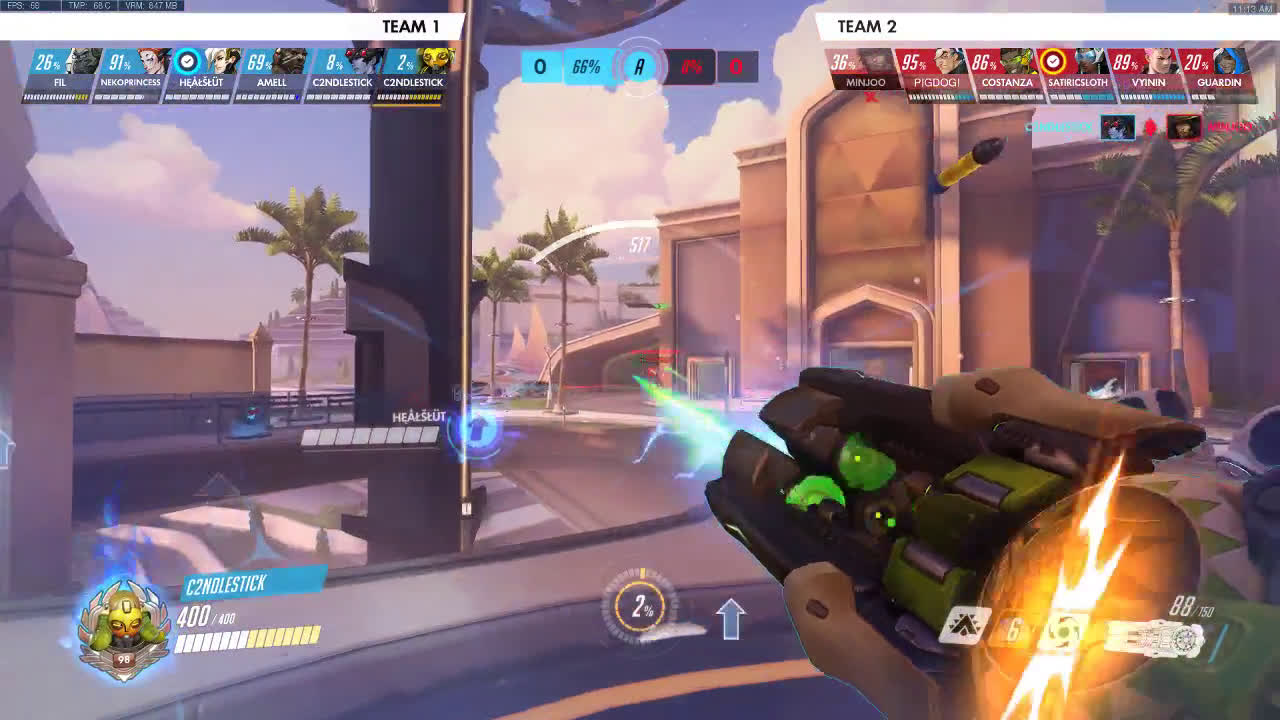This screenshot has height=720, width=1280.
Task: Spectate NEKOPRINCESS from the Team 1 roster
Action: pyautogui.click(x=131, y=72)
